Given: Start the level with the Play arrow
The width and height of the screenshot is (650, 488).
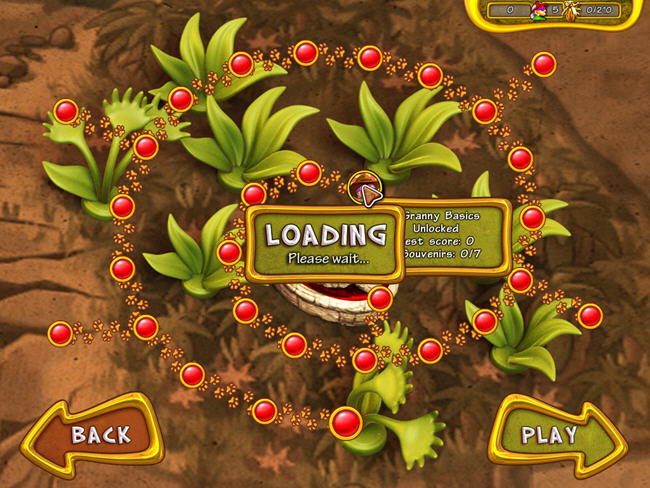Looking at the screenshot, I should (555, 435).
